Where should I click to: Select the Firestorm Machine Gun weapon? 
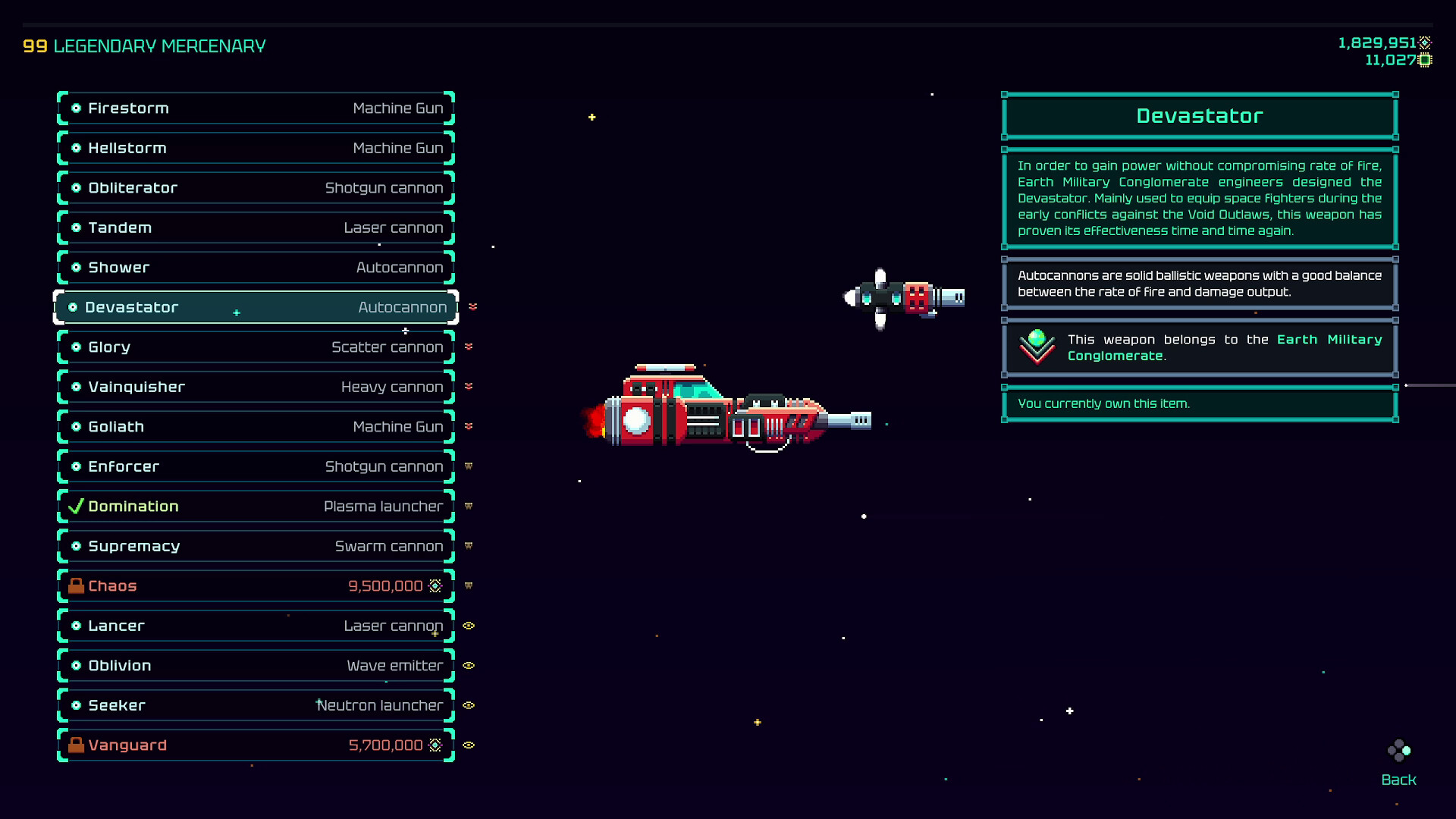(256, 108)
